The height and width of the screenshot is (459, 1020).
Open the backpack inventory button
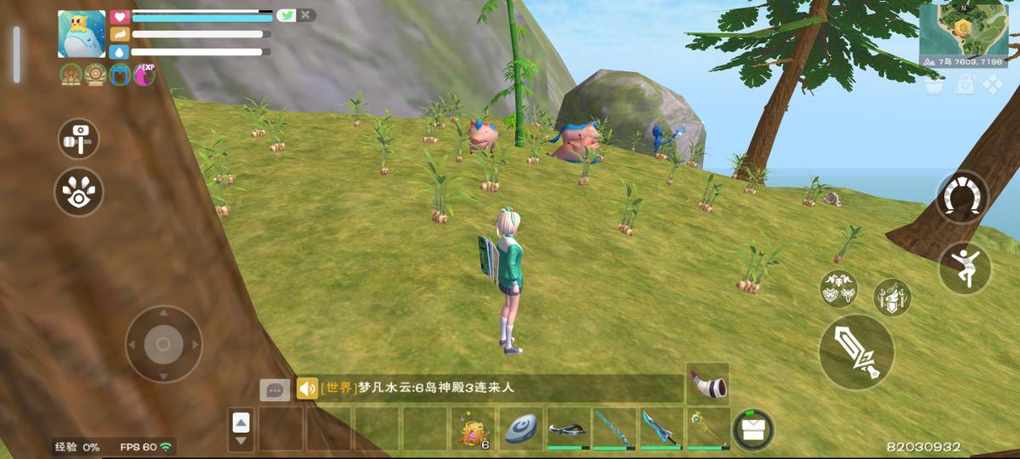point(753,429)
